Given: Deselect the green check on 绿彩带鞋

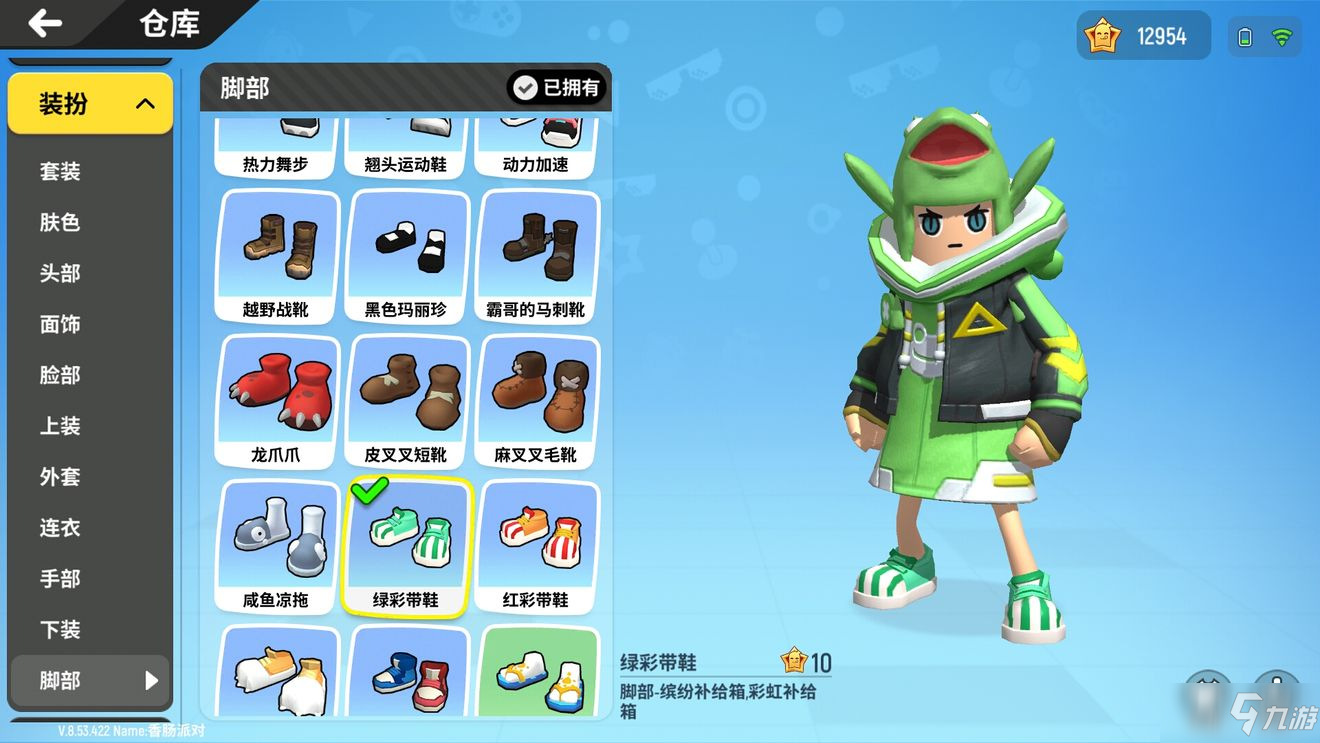Looking at the screenshot, I should [372, 488].
